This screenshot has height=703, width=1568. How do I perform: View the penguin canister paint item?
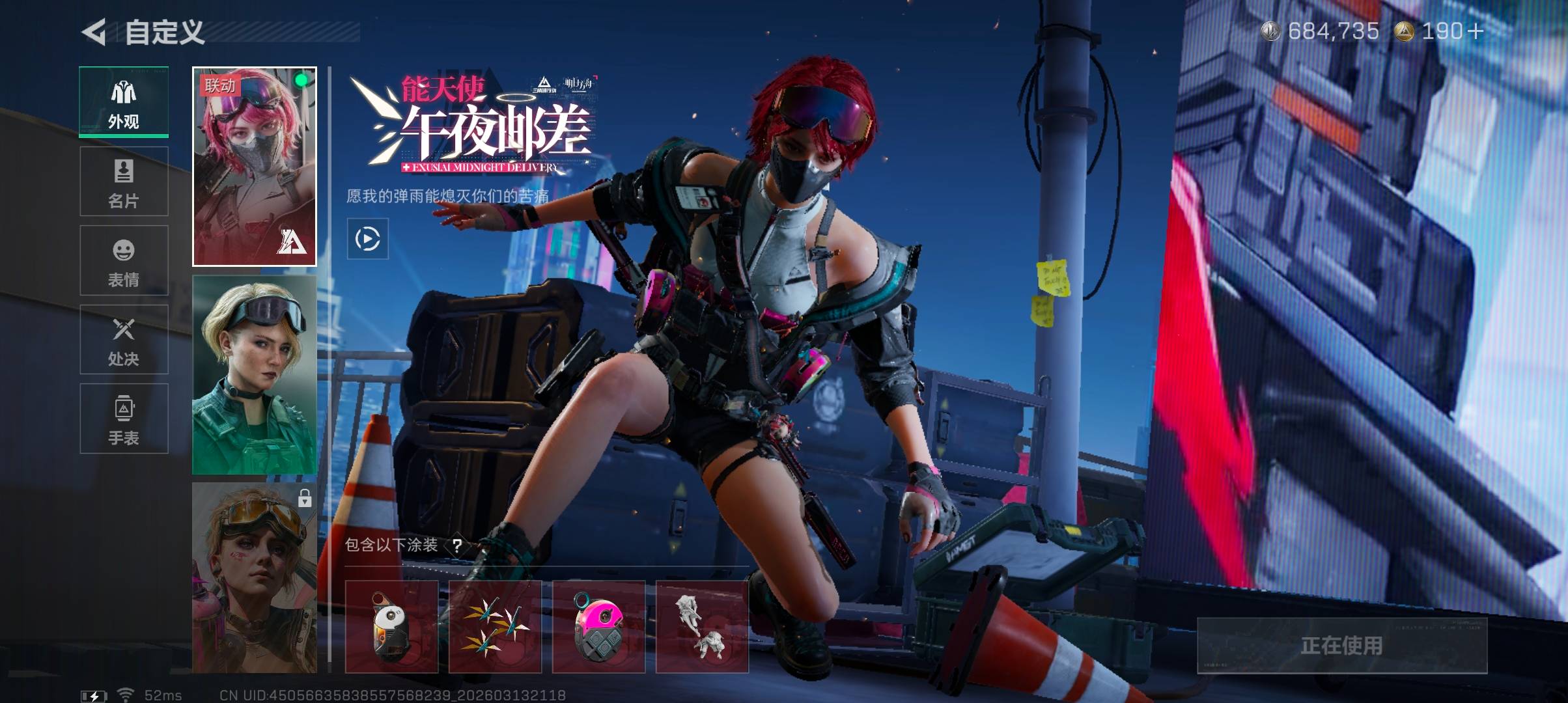coord(391,627)
